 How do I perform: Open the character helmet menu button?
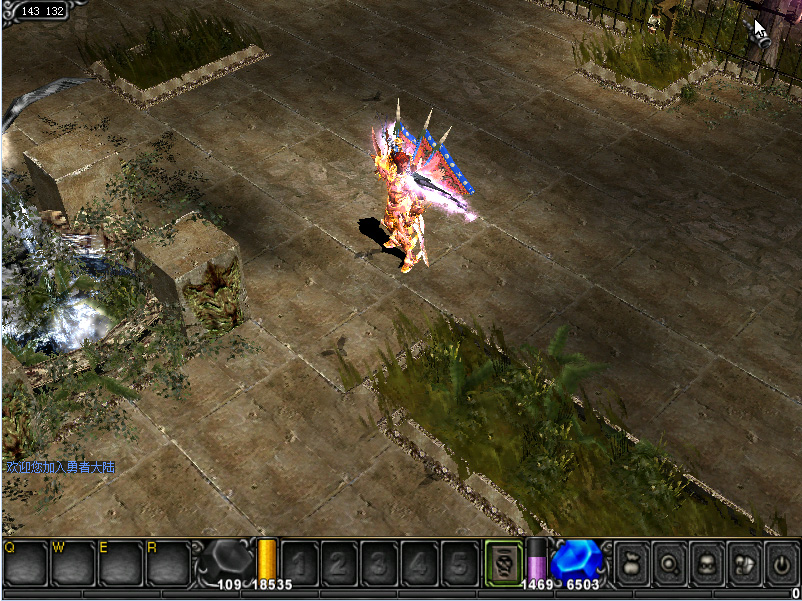click(707, 563)
